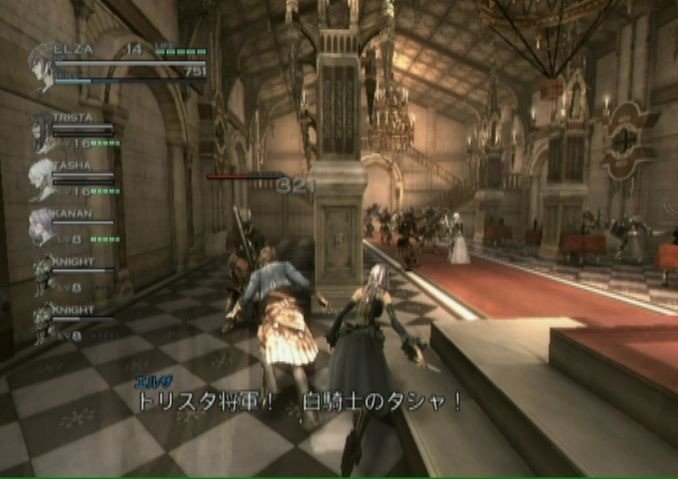678x479 pixels.
Task: Pick Kanan's party portrait
Action: coord(41,226)
